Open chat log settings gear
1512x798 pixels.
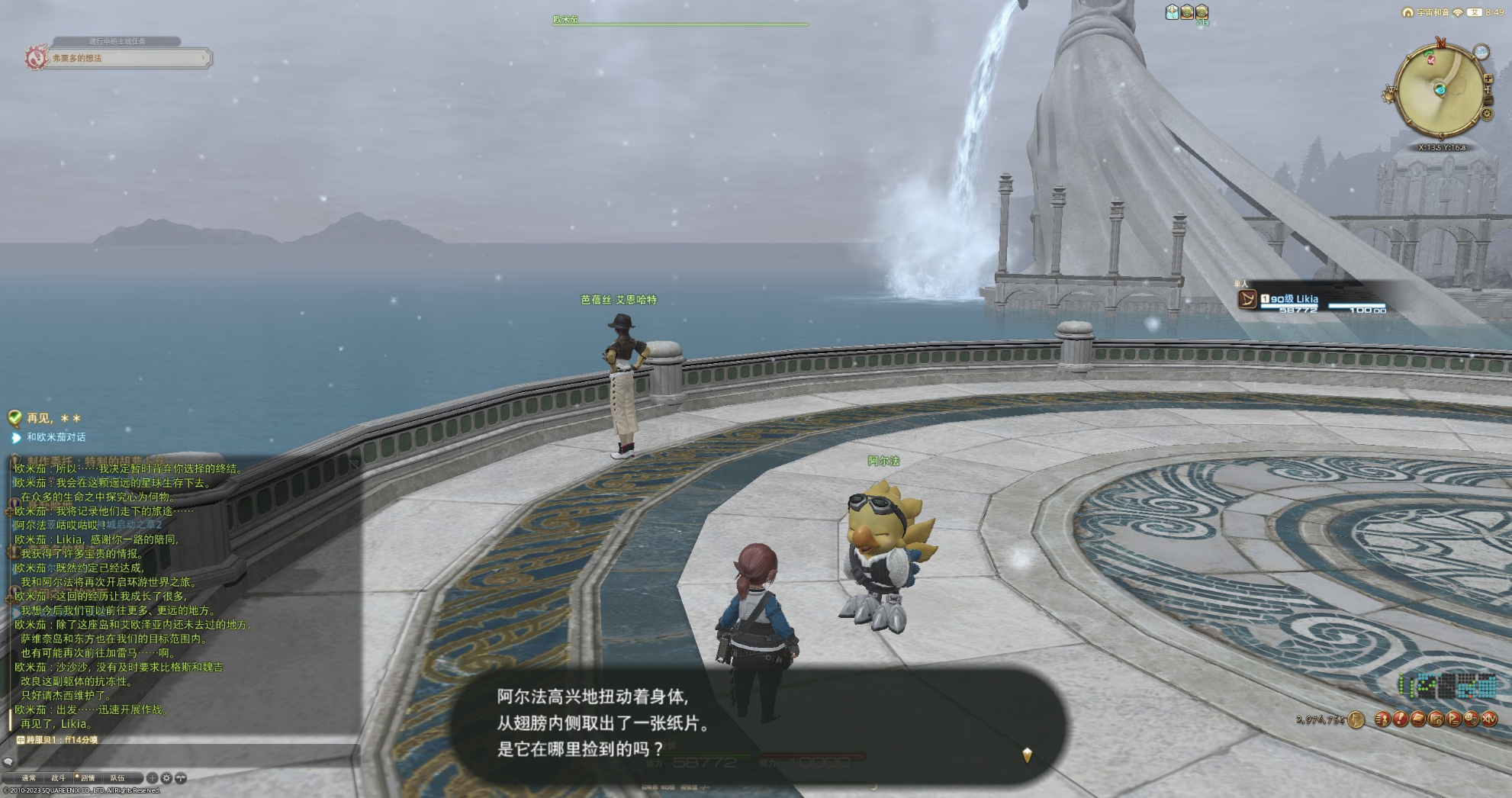166,778
